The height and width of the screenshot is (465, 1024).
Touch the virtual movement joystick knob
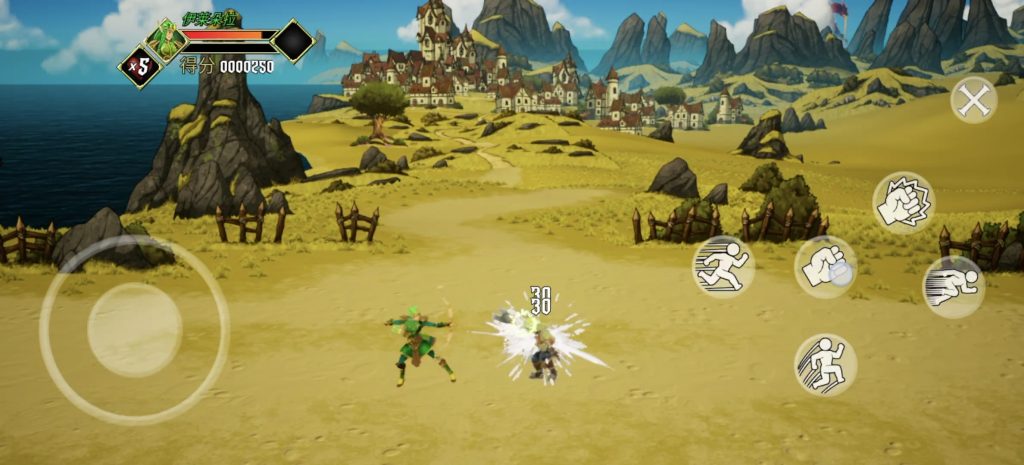pyautogui.click(x=134, y=330)
